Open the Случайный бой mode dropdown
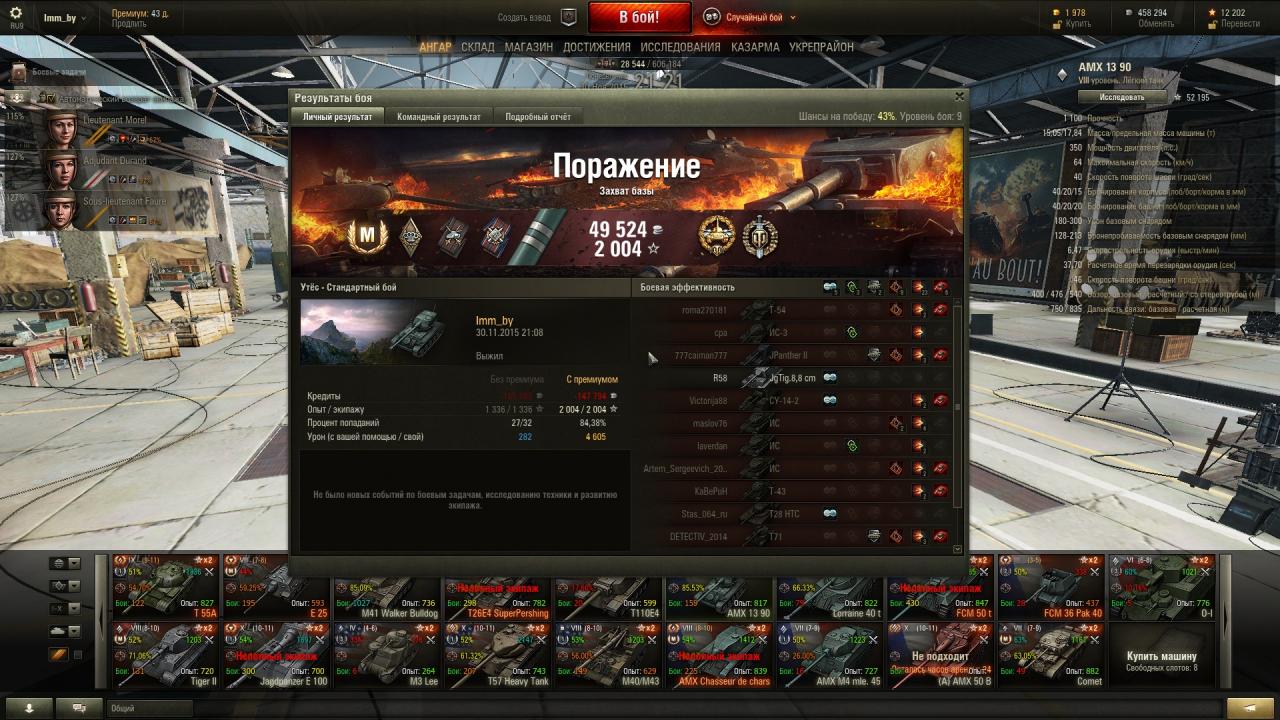 pos(752,17)
